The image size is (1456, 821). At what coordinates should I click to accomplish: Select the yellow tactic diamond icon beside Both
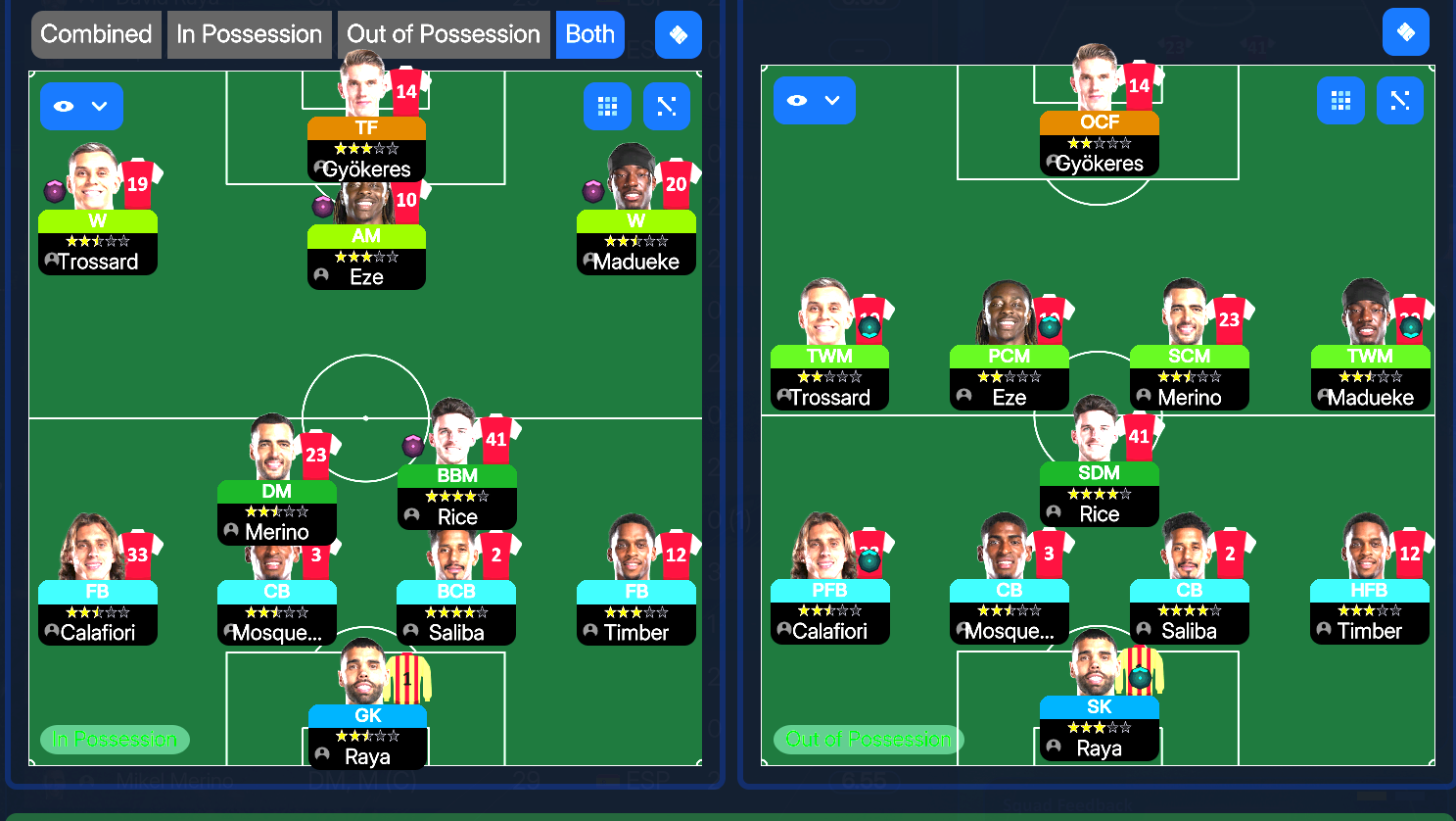pyautogui.click(x=678, y=34)
